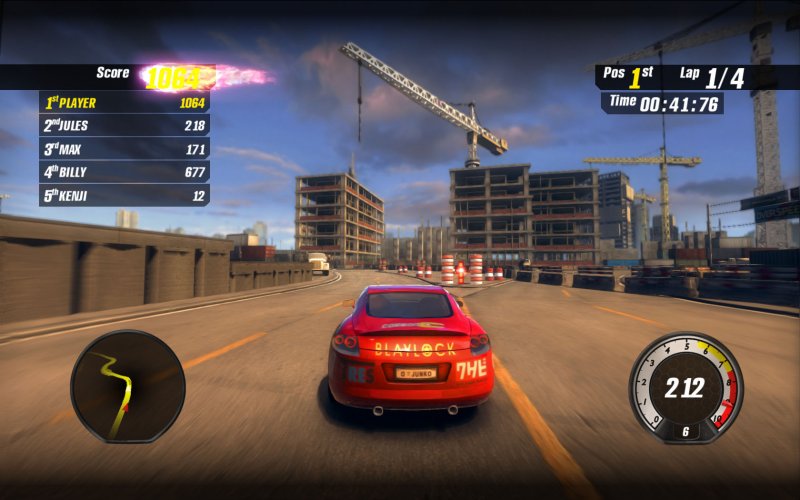Select the 1st PLAYER leaderboard row

point(124,102)
